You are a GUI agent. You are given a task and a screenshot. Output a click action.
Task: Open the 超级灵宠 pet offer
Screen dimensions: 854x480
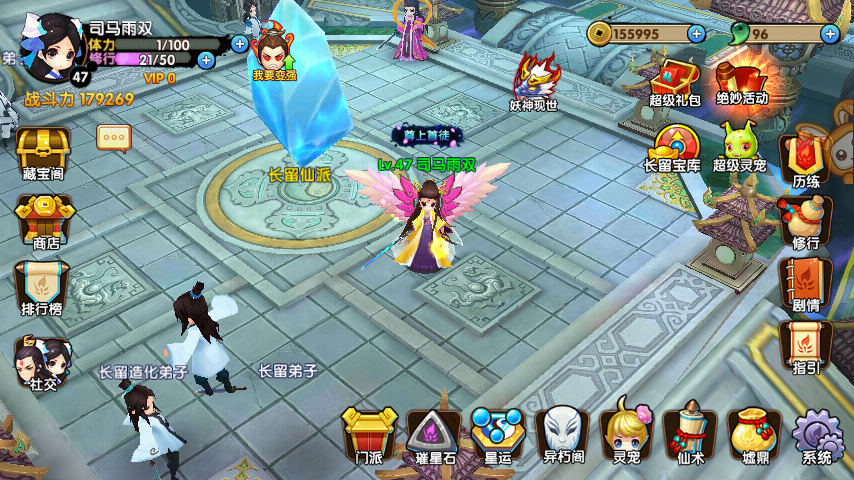[740, 147]
